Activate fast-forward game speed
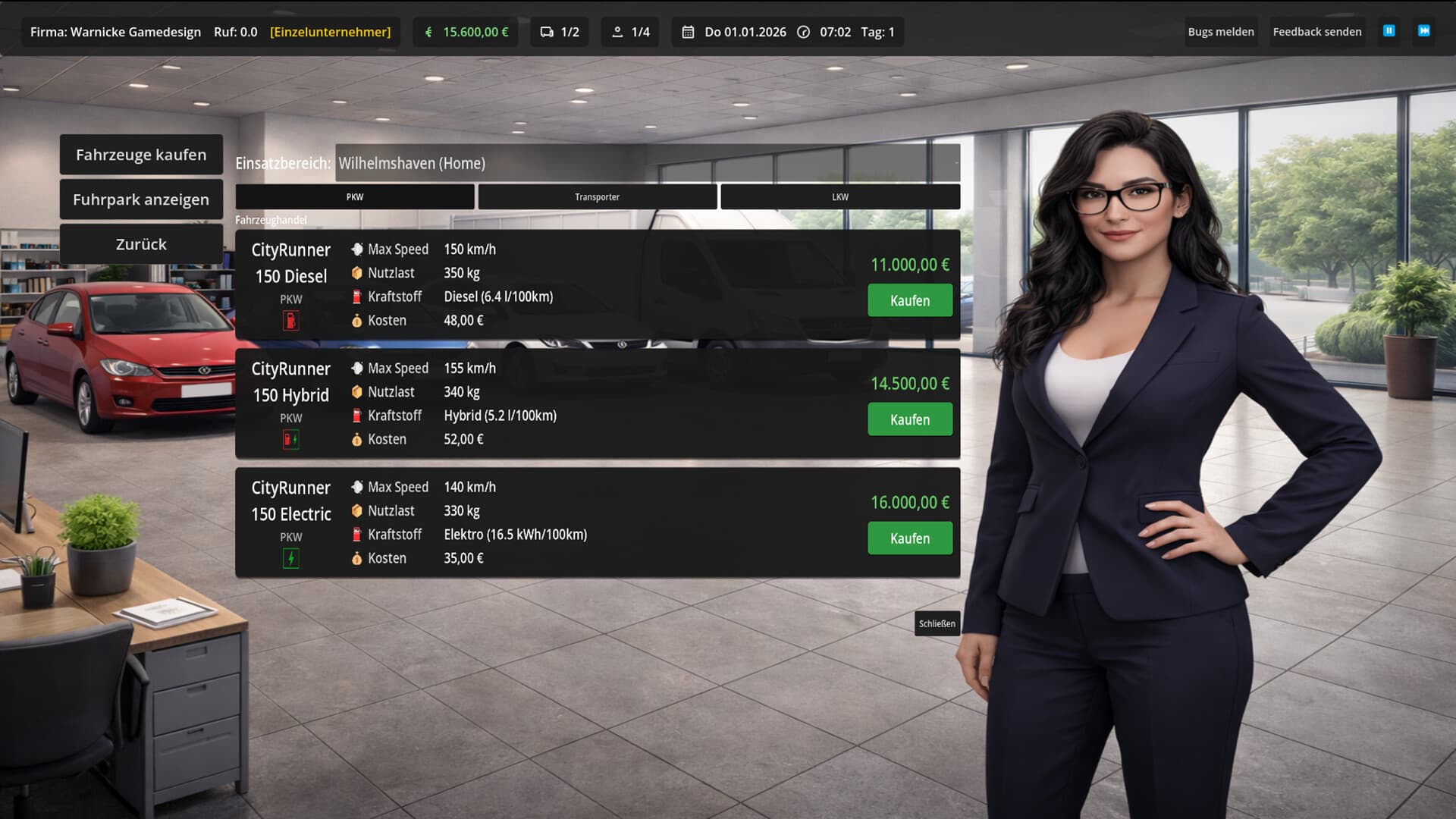Viewport: 1456px width, 819px height. click(x=1425, y=31)
